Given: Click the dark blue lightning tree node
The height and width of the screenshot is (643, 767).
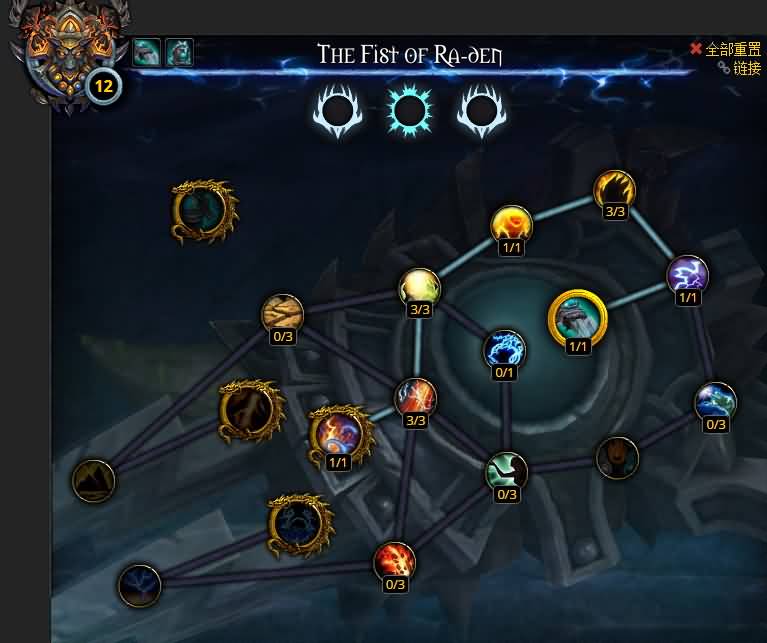Looking at the screenshot, I should [139, 586].
